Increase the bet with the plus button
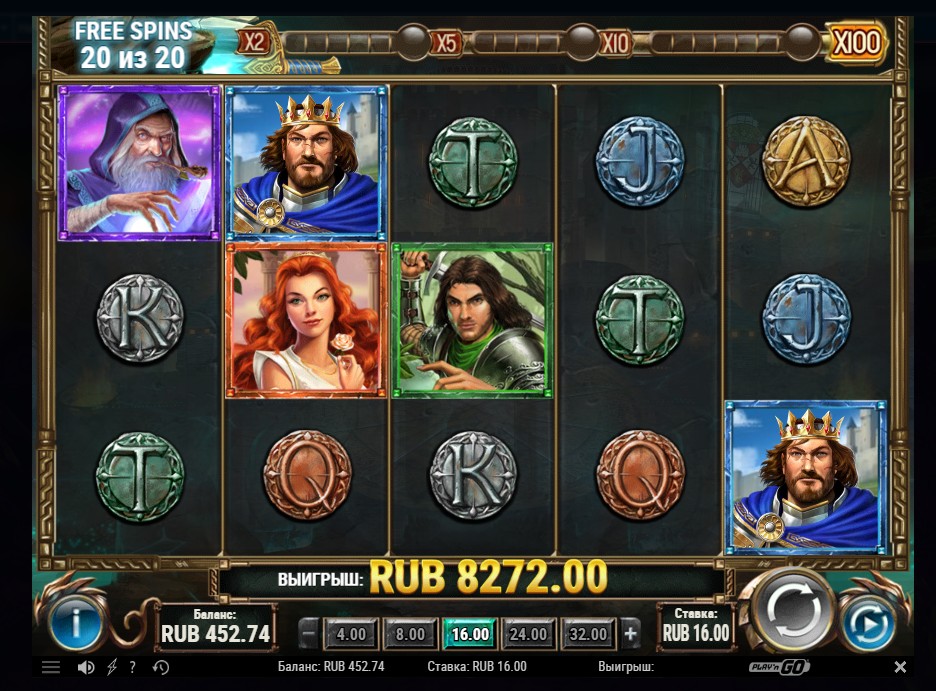 click(630, 634)
